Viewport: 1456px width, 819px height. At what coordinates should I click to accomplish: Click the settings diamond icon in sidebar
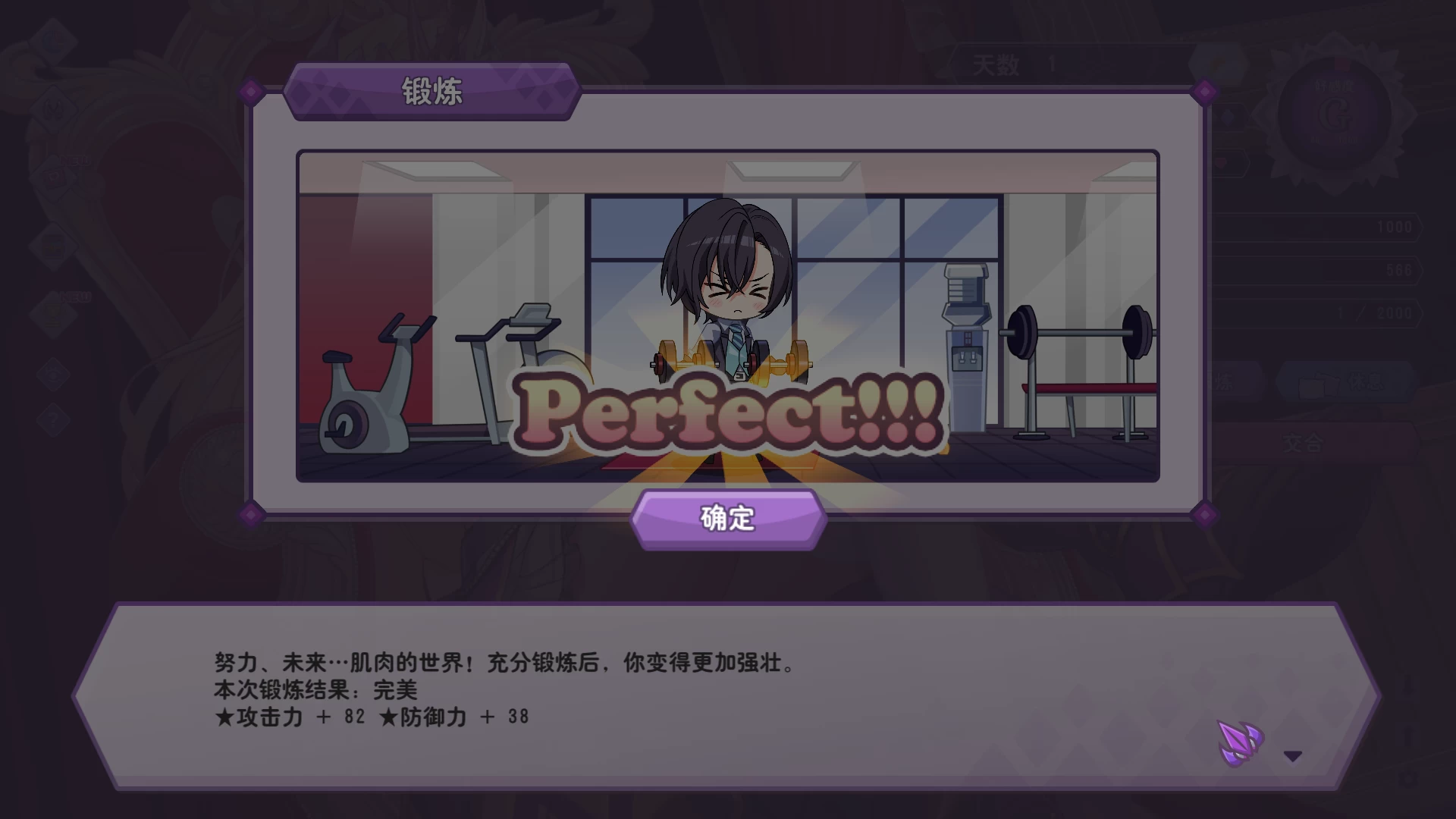click(52, 372)
